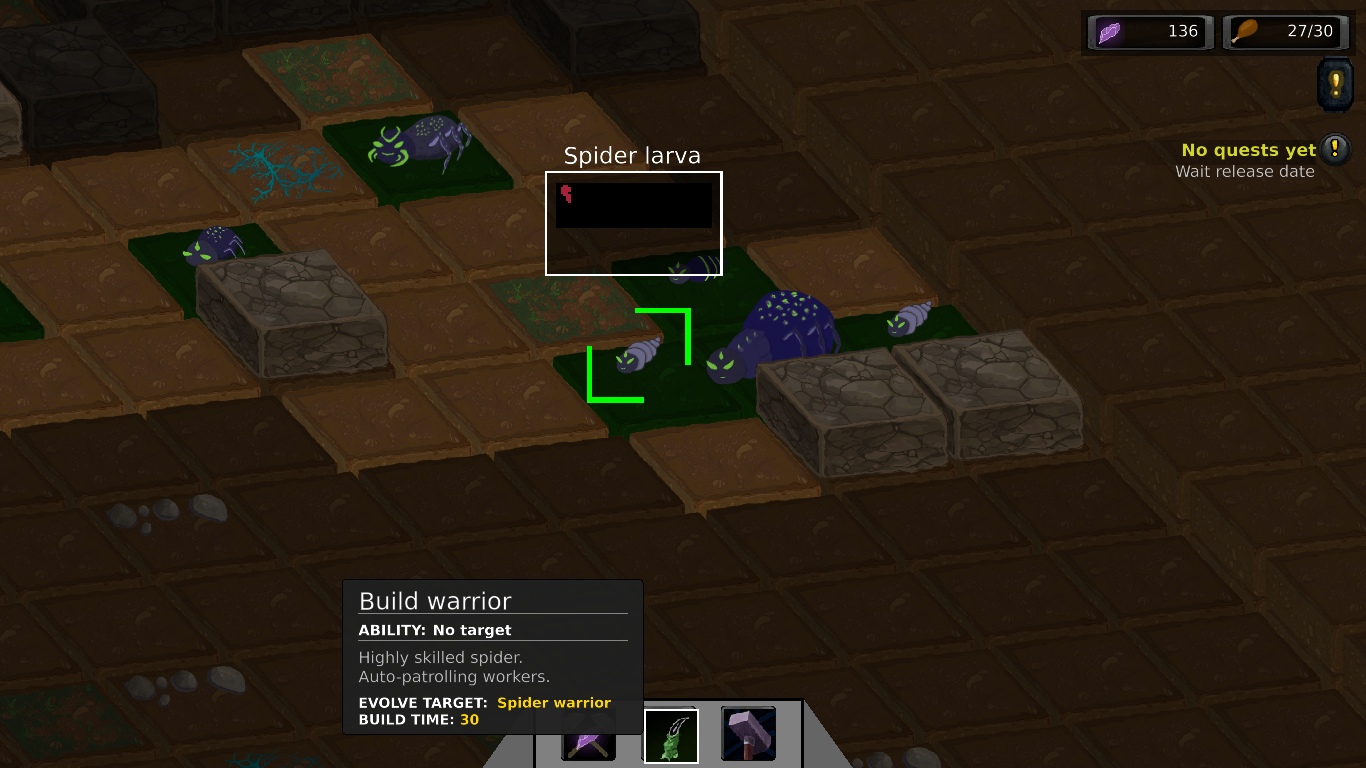
Task: Click the 'Spider larva' title label
Action: click(x=632, y=156)
